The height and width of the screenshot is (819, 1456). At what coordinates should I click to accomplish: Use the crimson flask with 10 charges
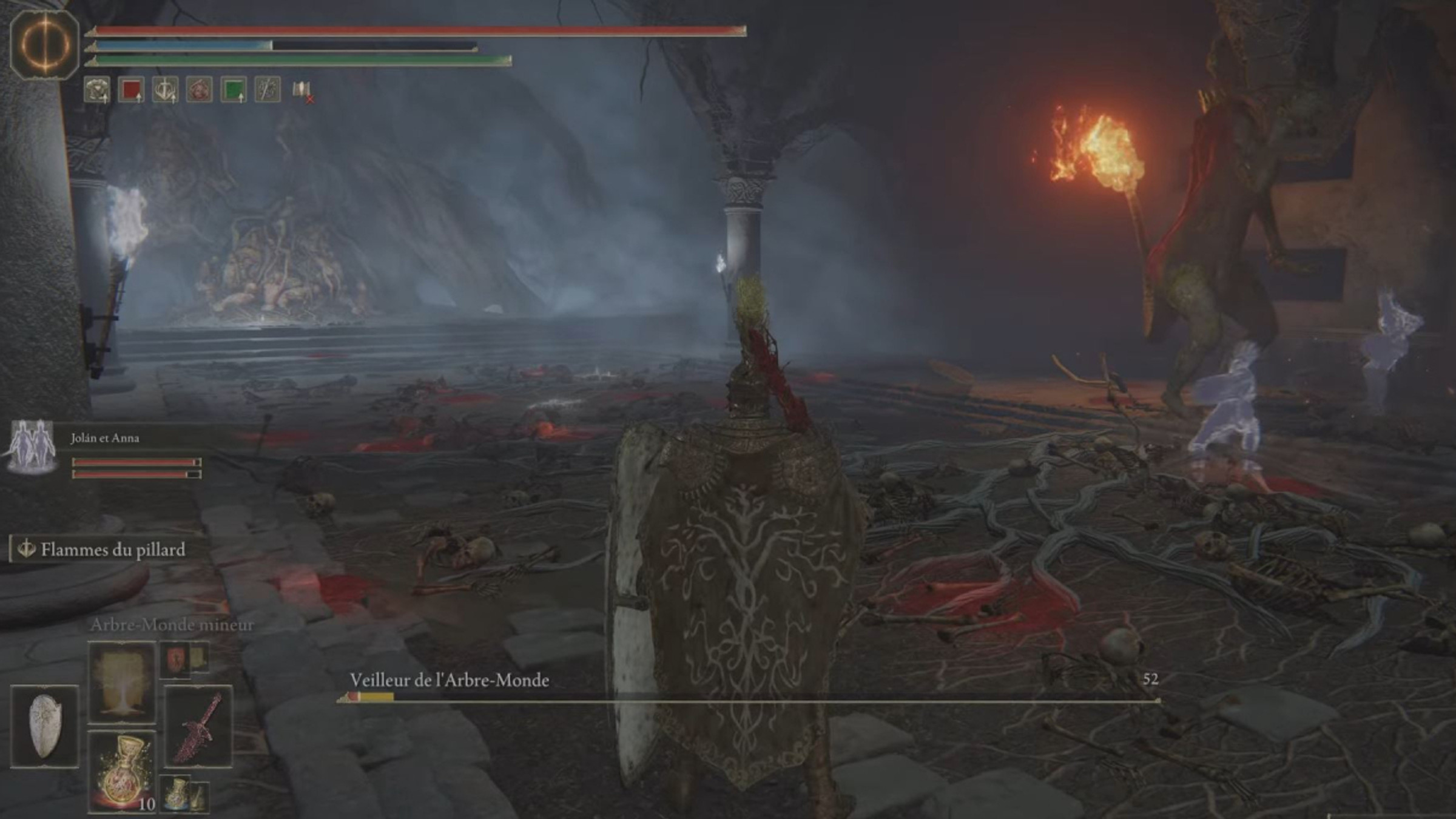(121, 772)
